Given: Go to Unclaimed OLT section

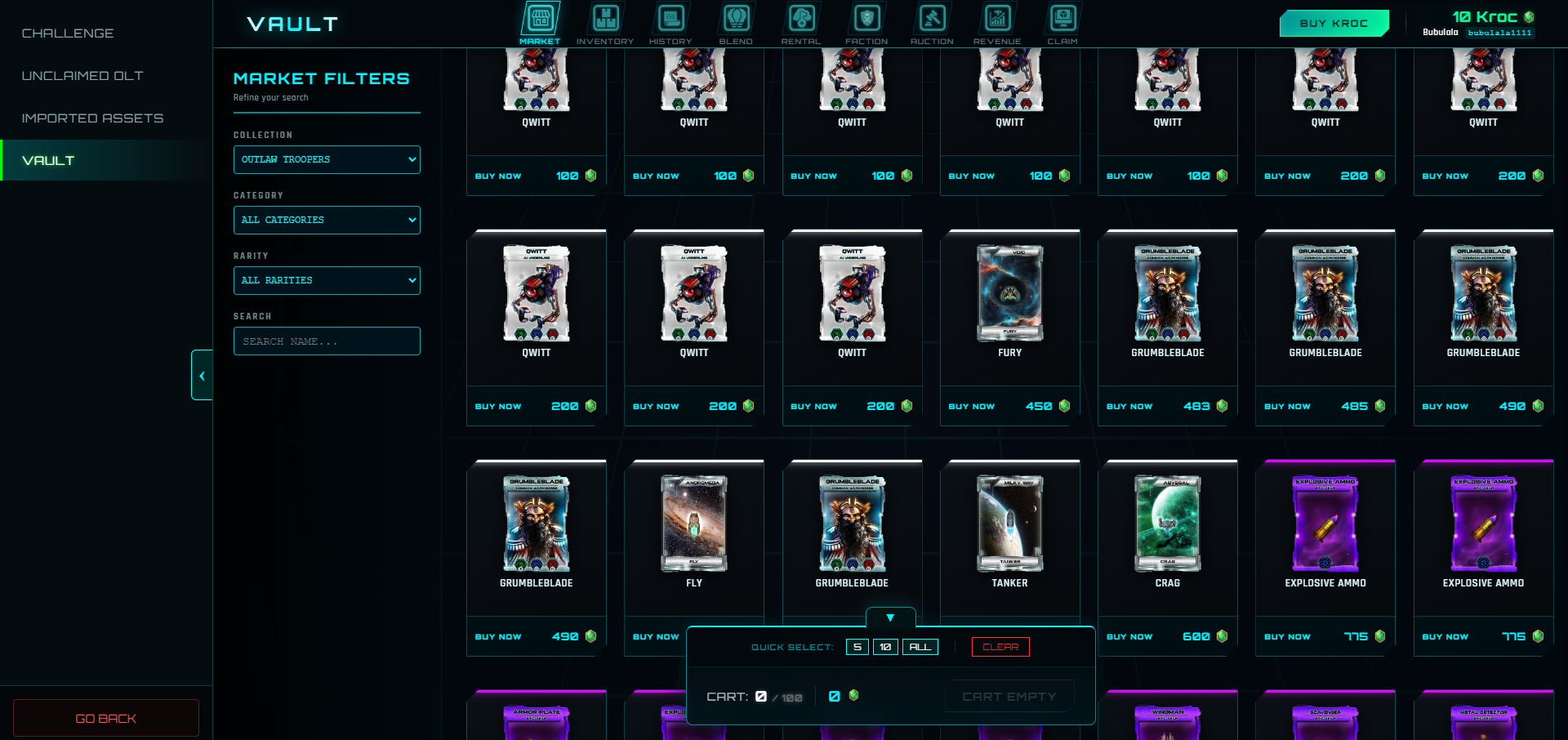Looking at the screenshot, I should (82, 76).
